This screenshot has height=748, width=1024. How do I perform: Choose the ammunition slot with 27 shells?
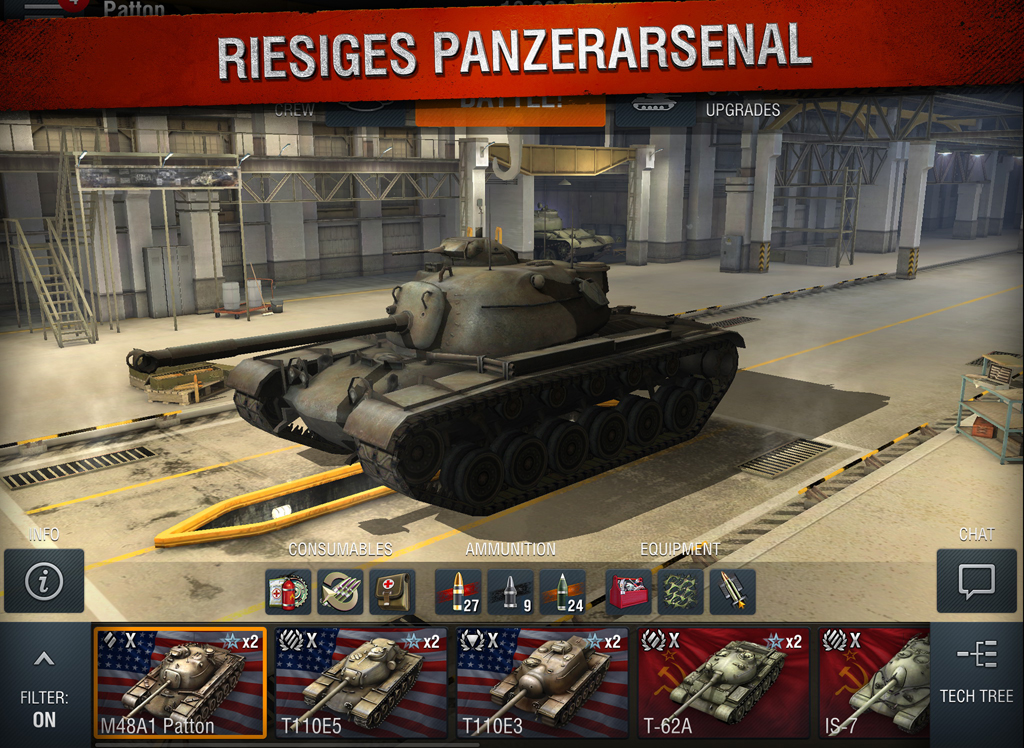coord(458,592)
